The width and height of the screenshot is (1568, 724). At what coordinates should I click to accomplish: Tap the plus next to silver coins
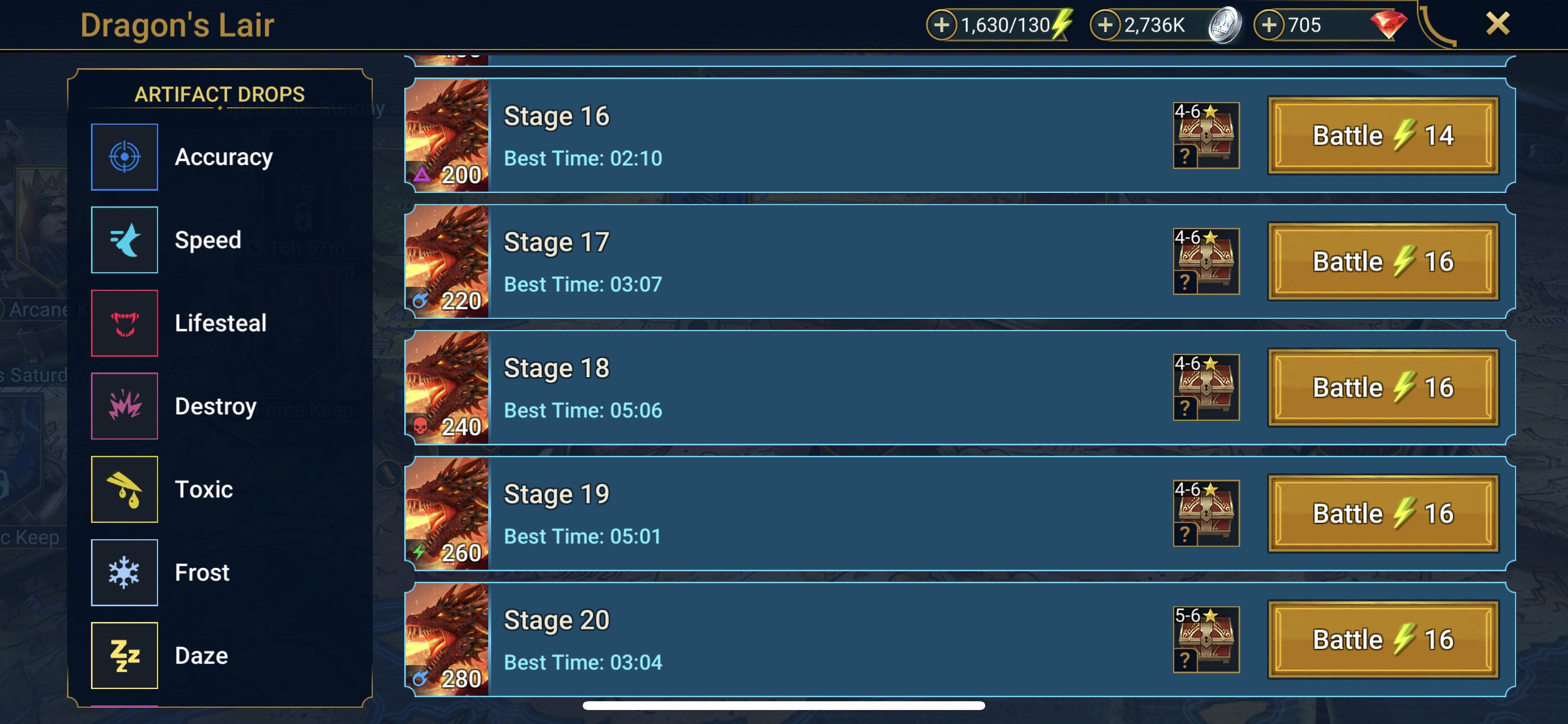pyautogui.click(x=1107, y=25)
